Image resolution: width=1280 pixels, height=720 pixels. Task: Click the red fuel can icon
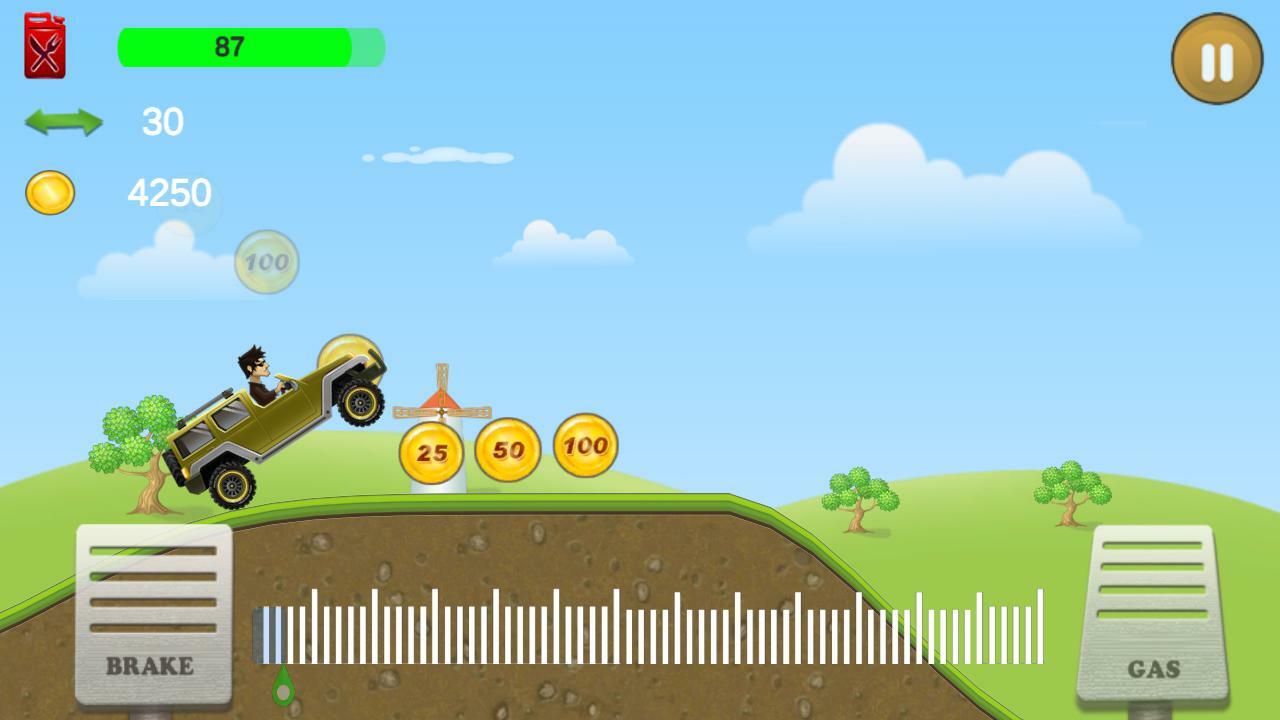click(x=43, y=44)
